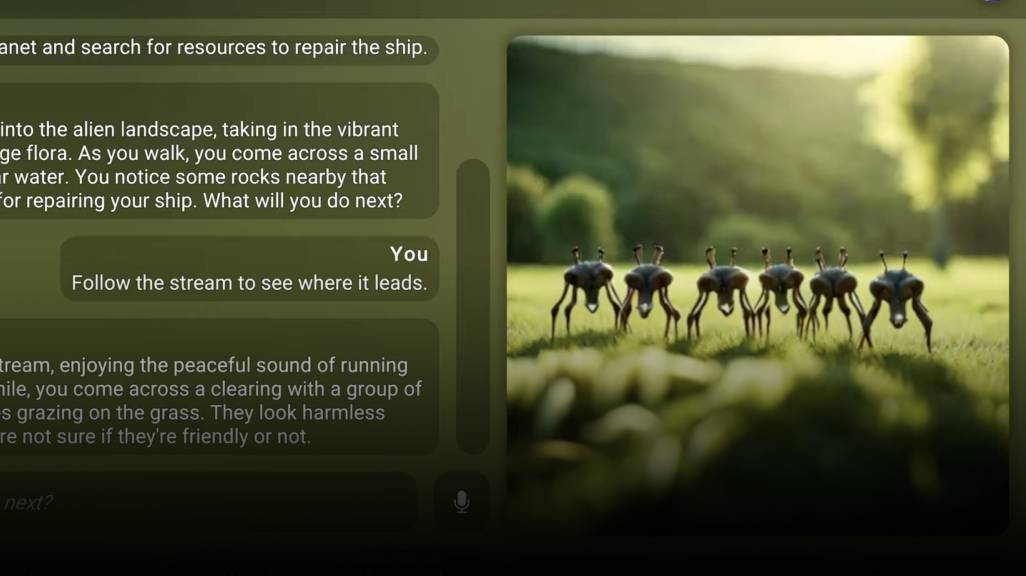Select your 'Follow the stream' message bubble

pos(249,269)
